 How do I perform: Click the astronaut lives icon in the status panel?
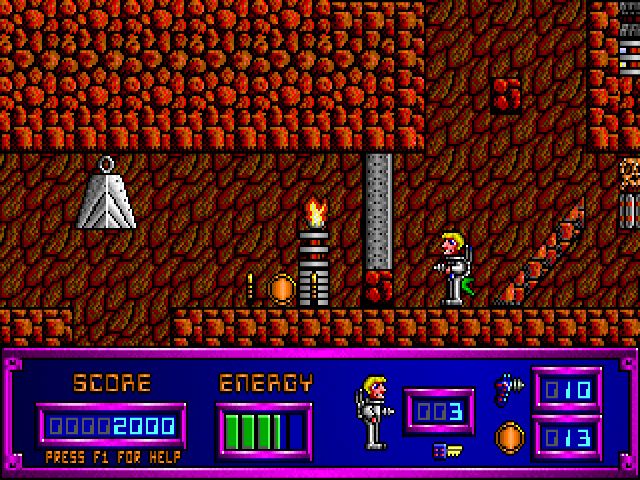pos(373,410)
